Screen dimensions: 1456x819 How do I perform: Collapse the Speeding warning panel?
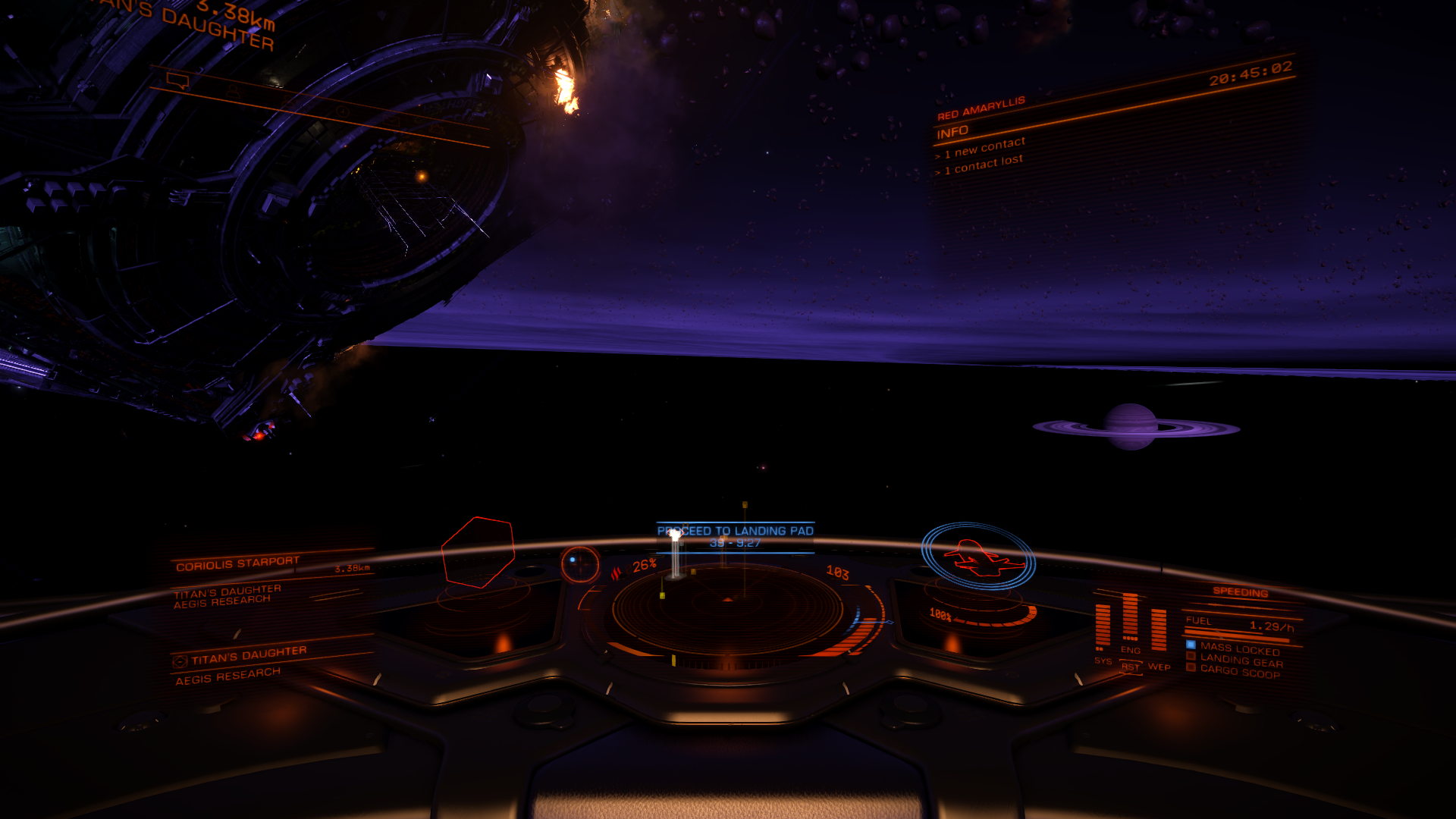pos(1241,592)
